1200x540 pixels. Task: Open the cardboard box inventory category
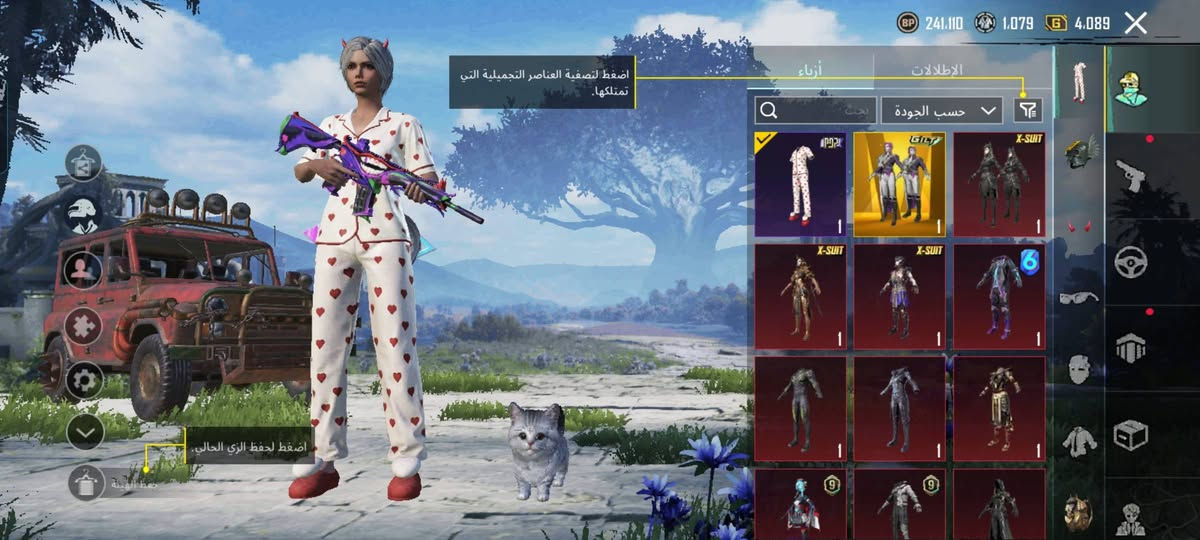(x=1131, y=434)
